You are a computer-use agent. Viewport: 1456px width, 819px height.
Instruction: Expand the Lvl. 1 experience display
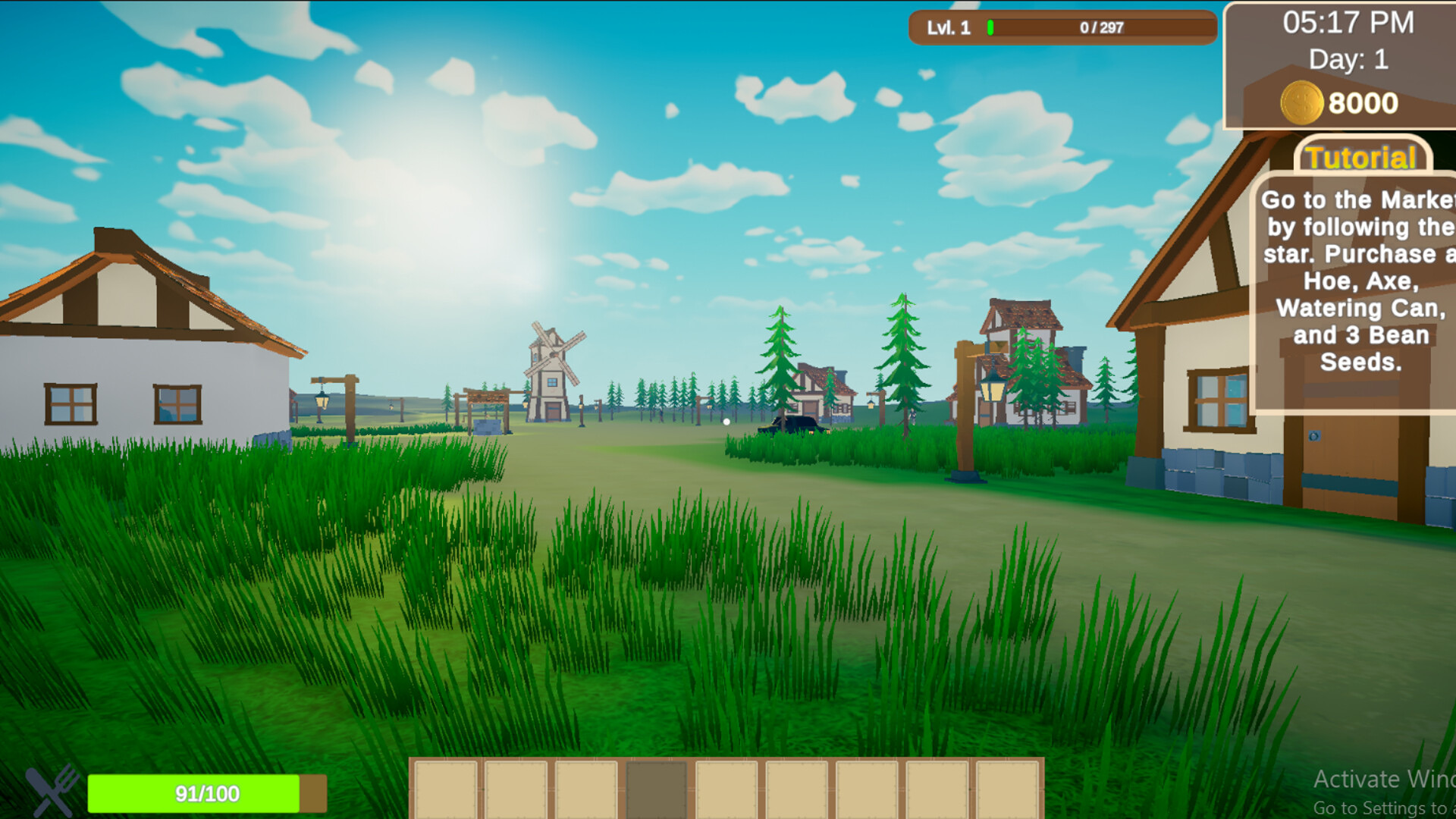tap(949, 28)
